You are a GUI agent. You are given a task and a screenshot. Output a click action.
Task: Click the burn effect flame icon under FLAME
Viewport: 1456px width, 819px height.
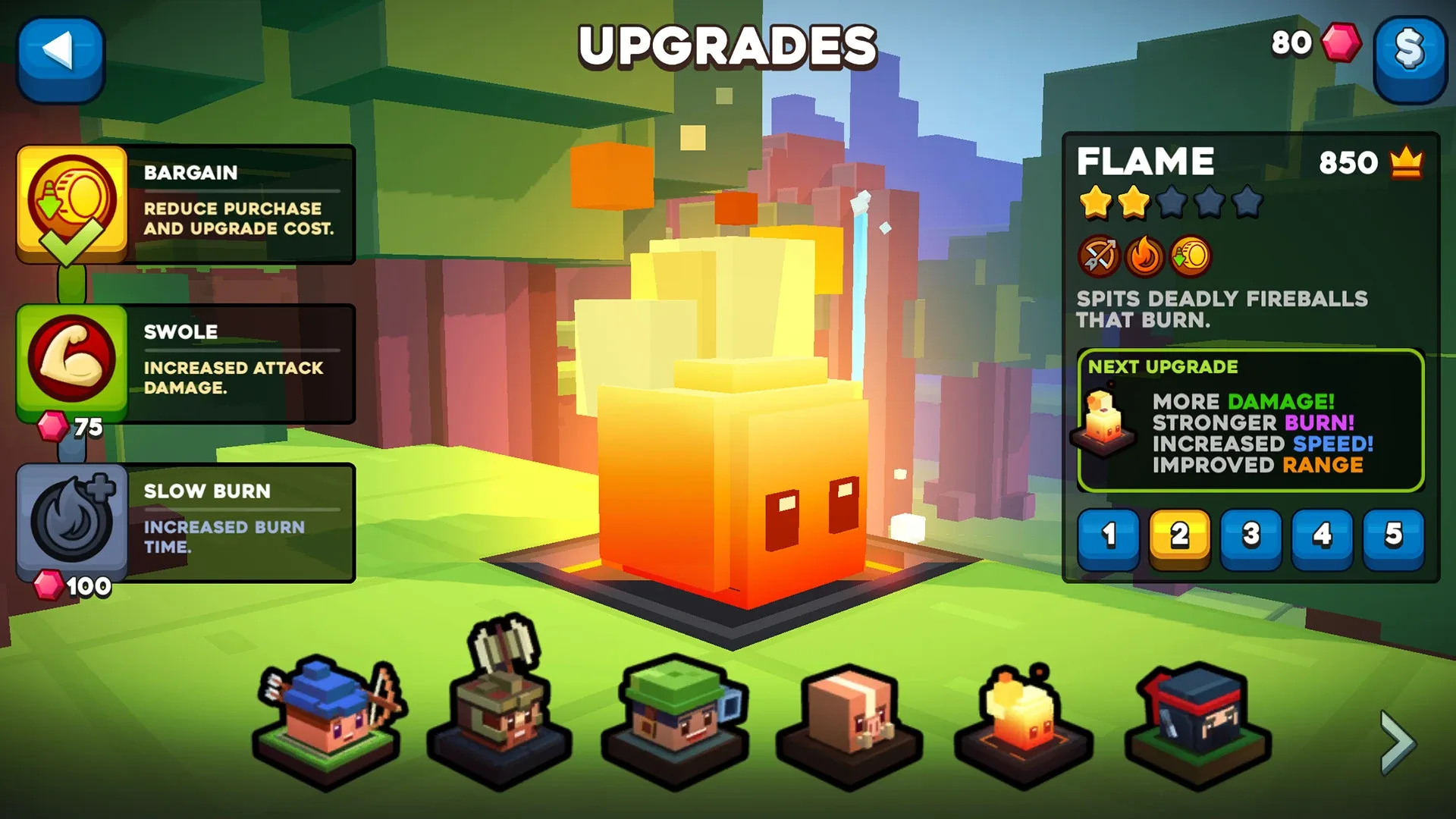[x=1145, y=256]
